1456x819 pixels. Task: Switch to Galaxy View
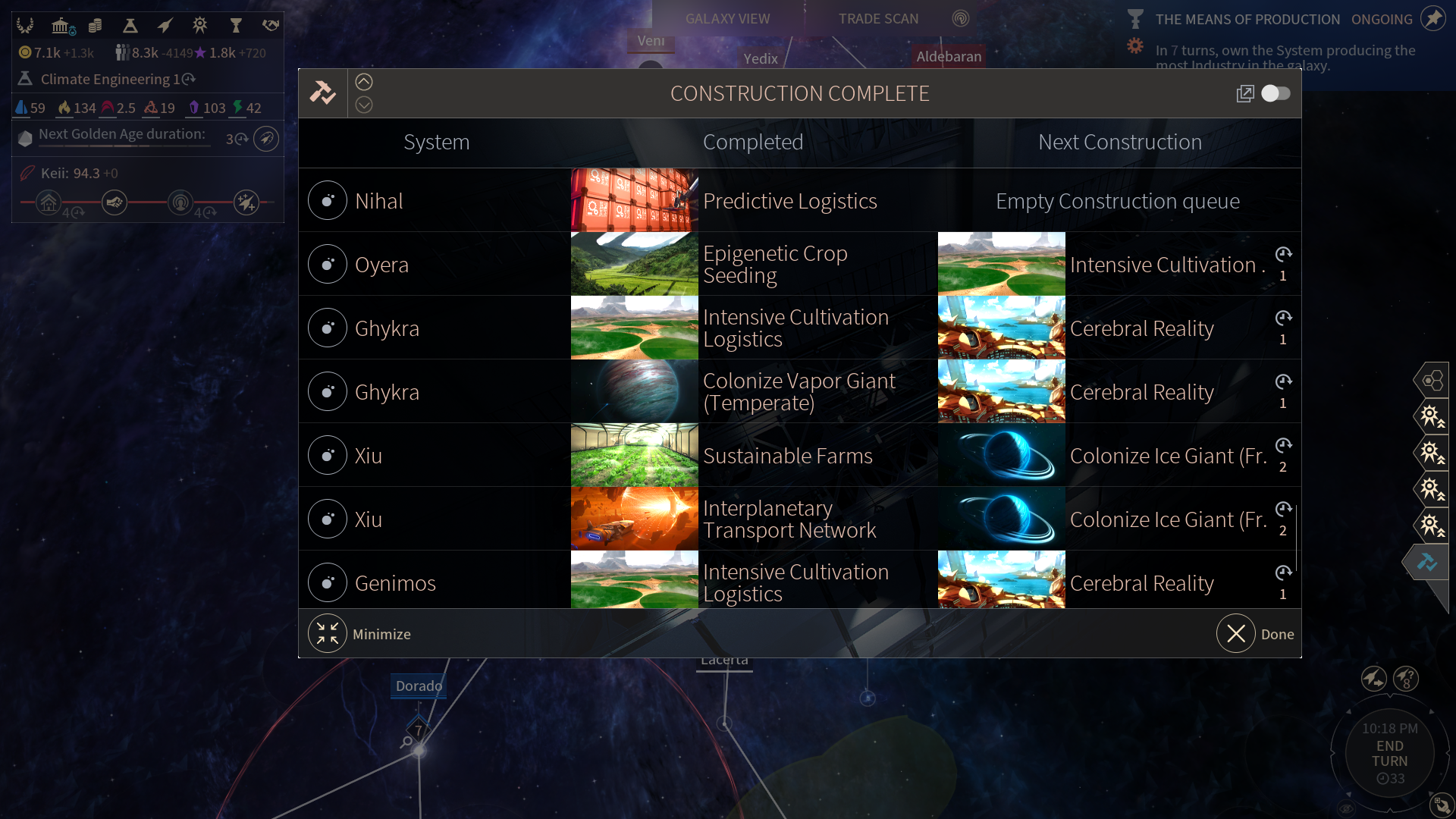coord(727,19)
